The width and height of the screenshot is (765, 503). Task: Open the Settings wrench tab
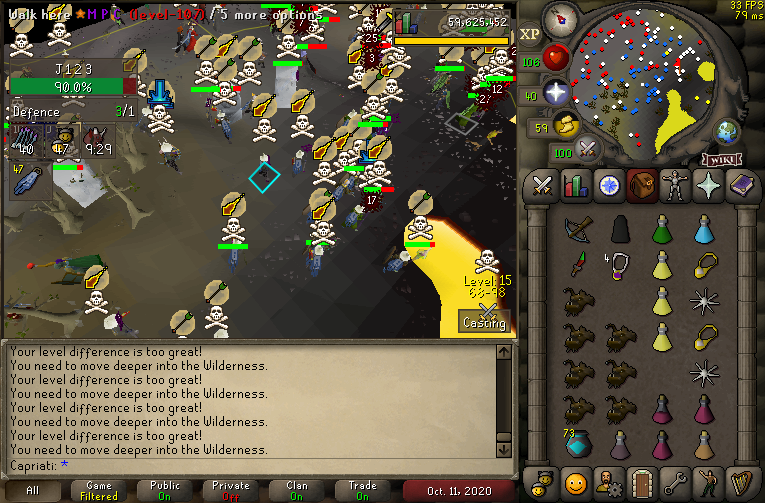coord(674,481)
